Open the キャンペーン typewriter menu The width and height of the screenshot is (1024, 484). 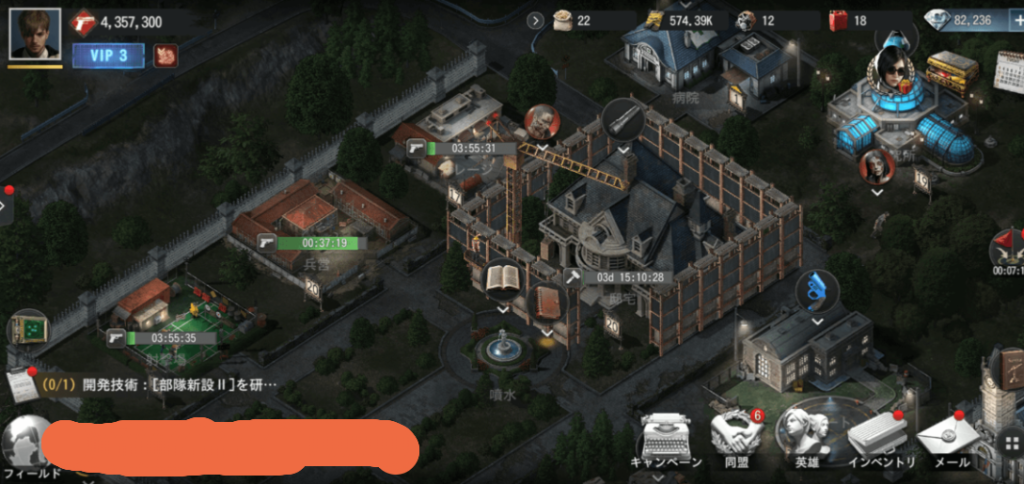point(667,438)
